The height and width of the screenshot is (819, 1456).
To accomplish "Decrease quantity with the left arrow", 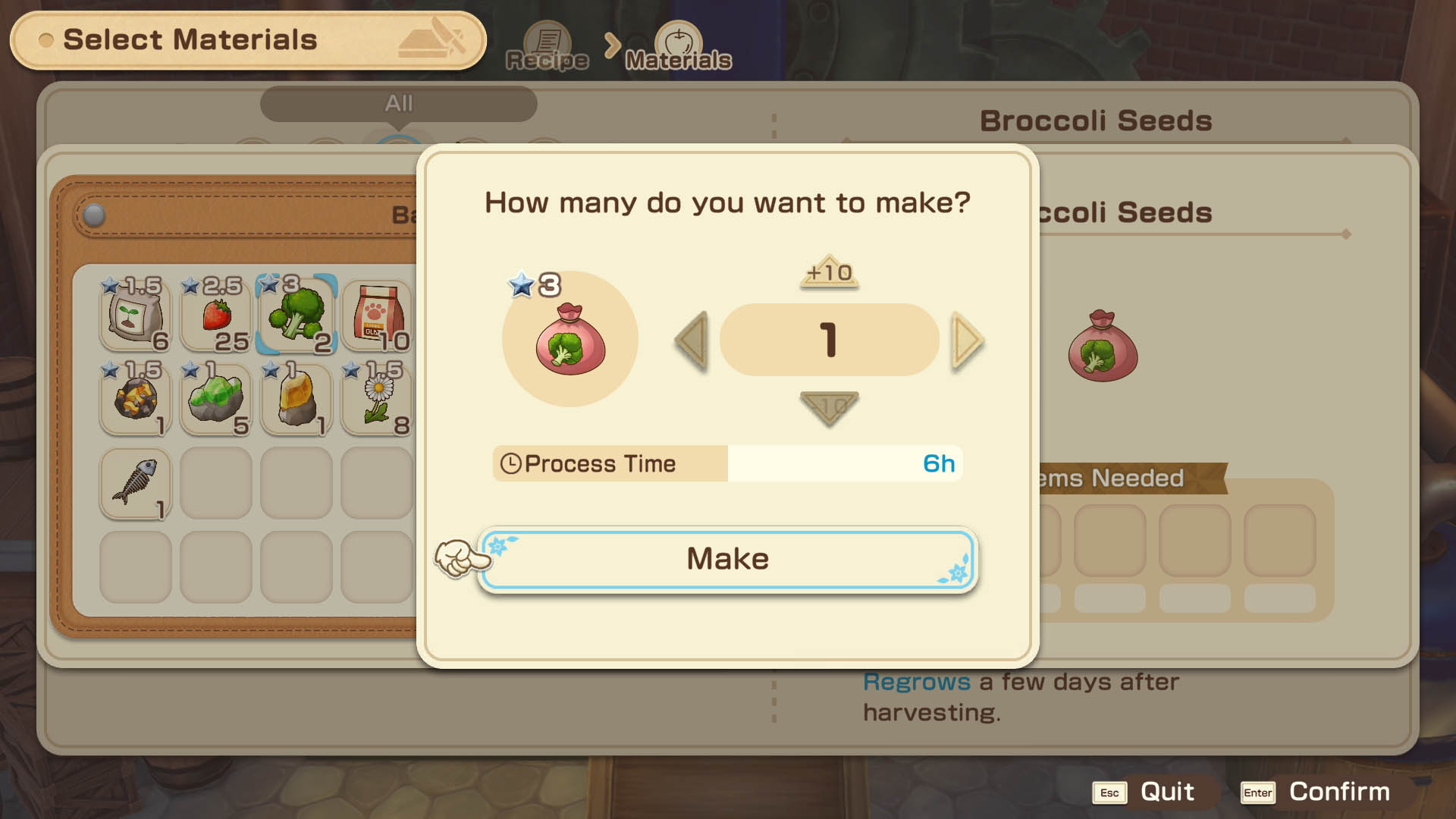I will pos(692,340).
